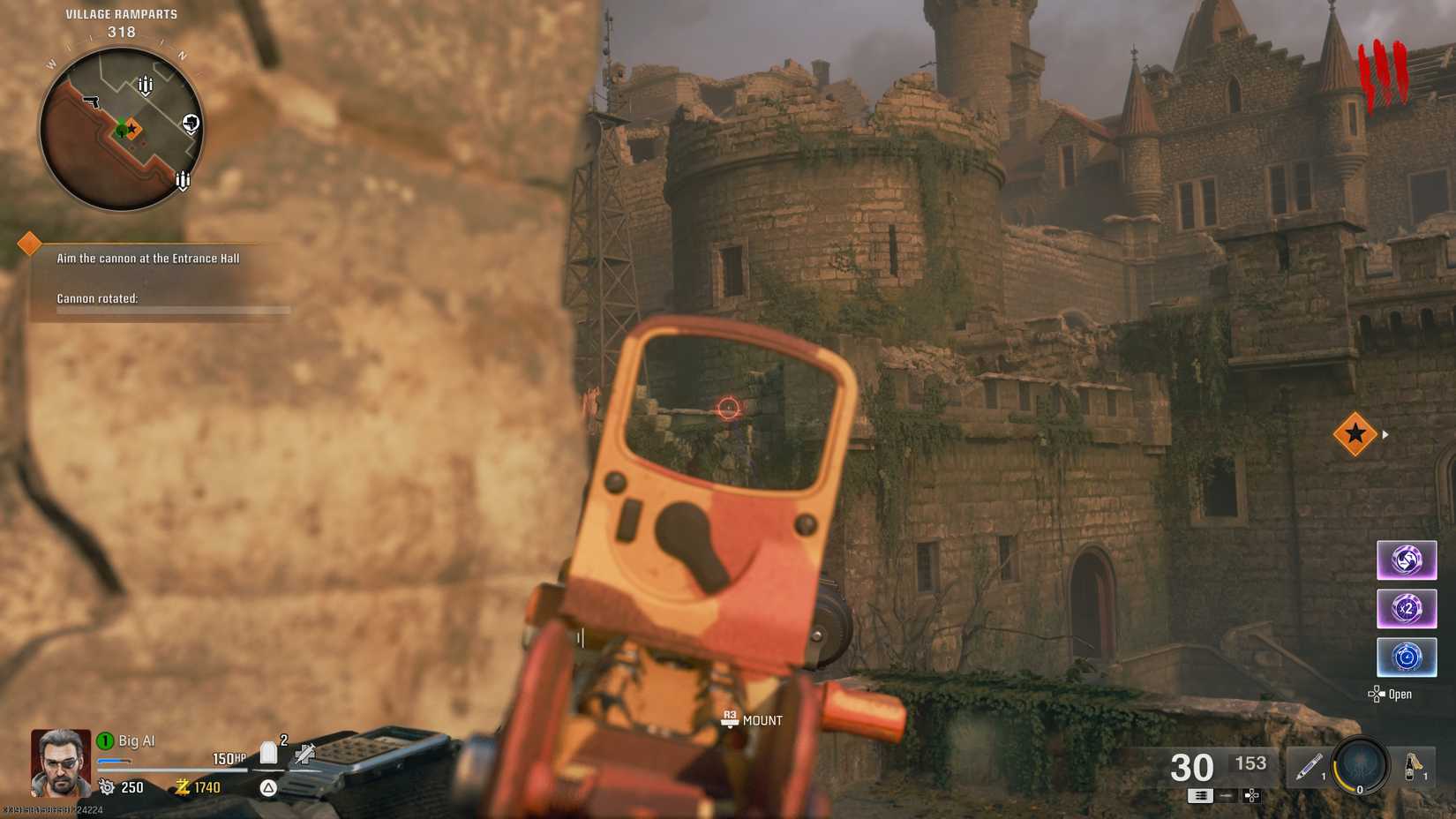Image resolution: width=1456 pixels, height=819 pixels.
Task: Select the salvage gear icon showing 250
Action: pyautogui.click(x=107, y=786)
